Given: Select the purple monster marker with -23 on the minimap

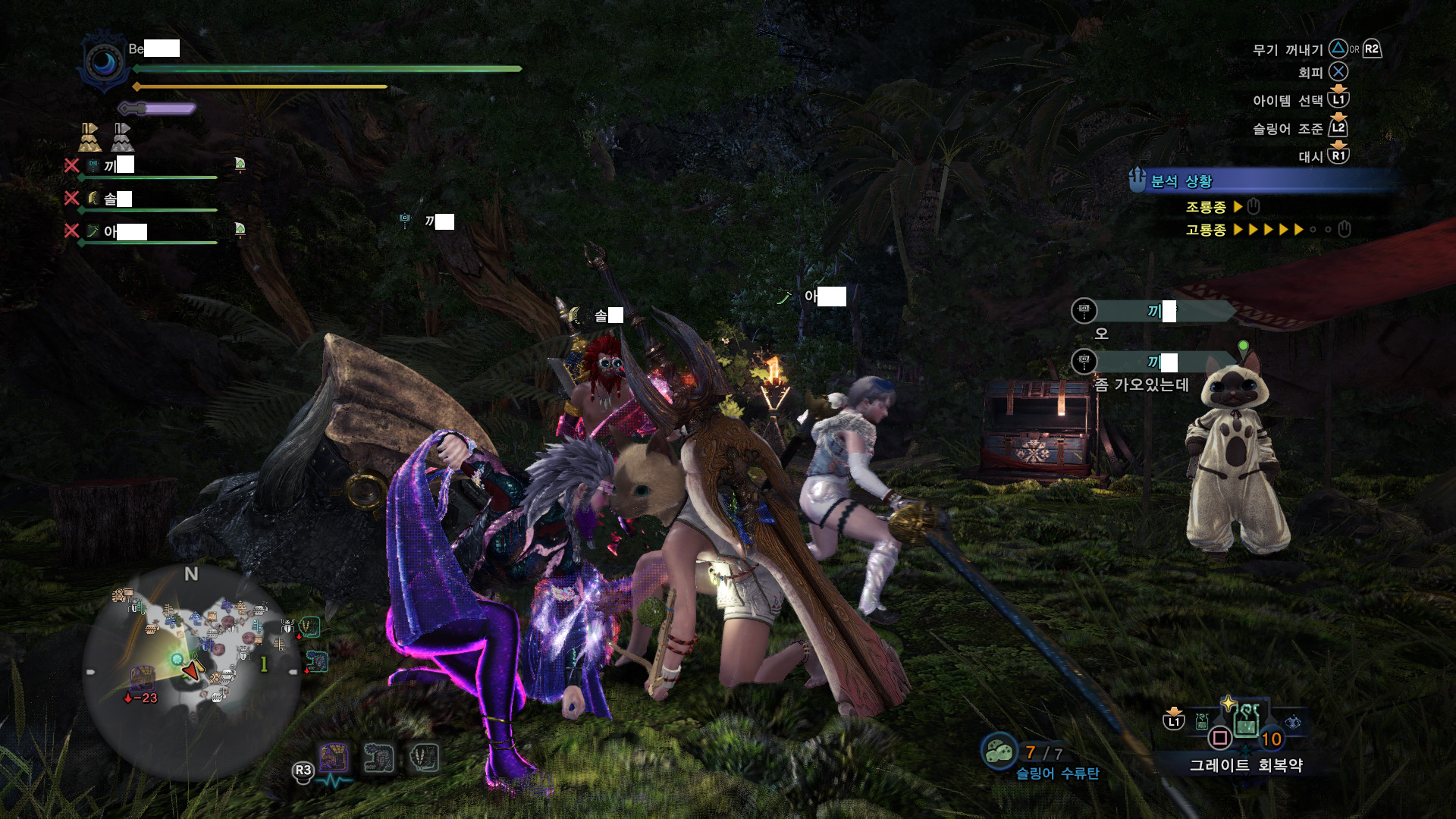Looking at the screenshot, I should pyautogui.click(x=141, y=677).
